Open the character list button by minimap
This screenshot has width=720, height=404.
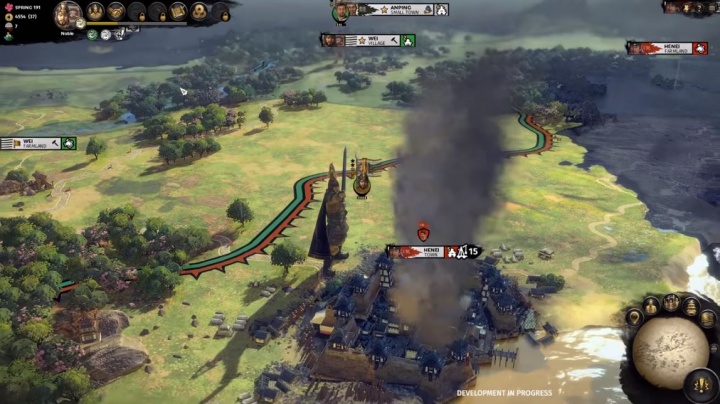click(x=651, y=305)
